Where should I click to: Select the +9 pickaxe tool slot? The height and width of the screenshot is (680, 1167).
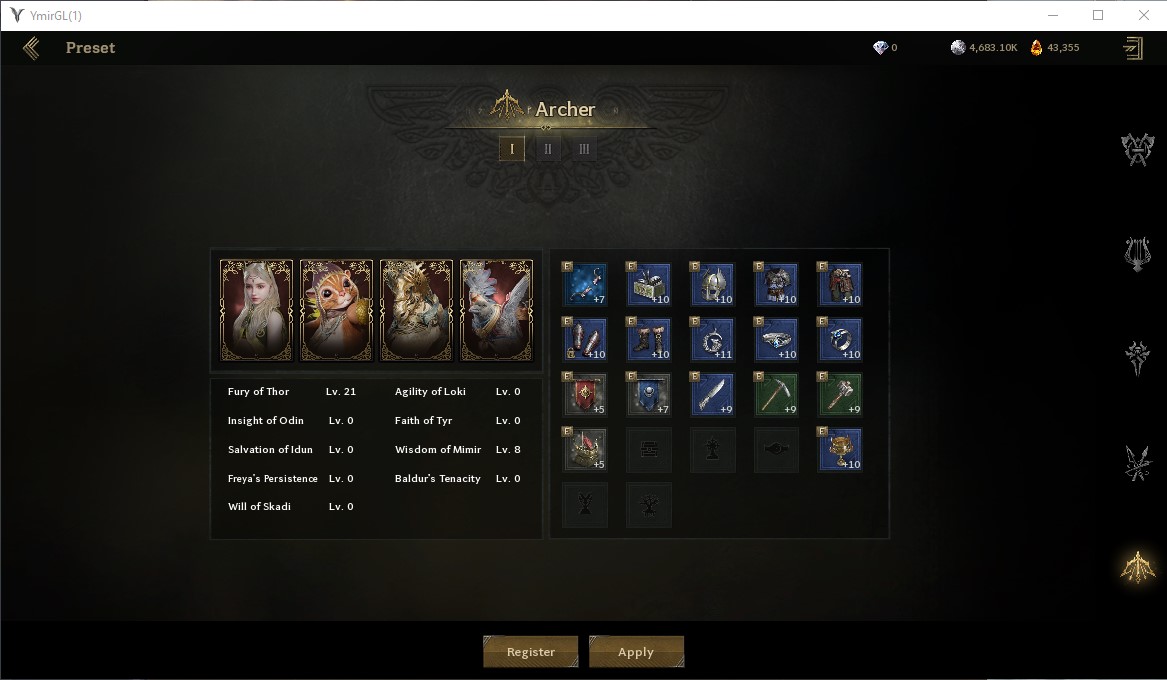(777, 395)
